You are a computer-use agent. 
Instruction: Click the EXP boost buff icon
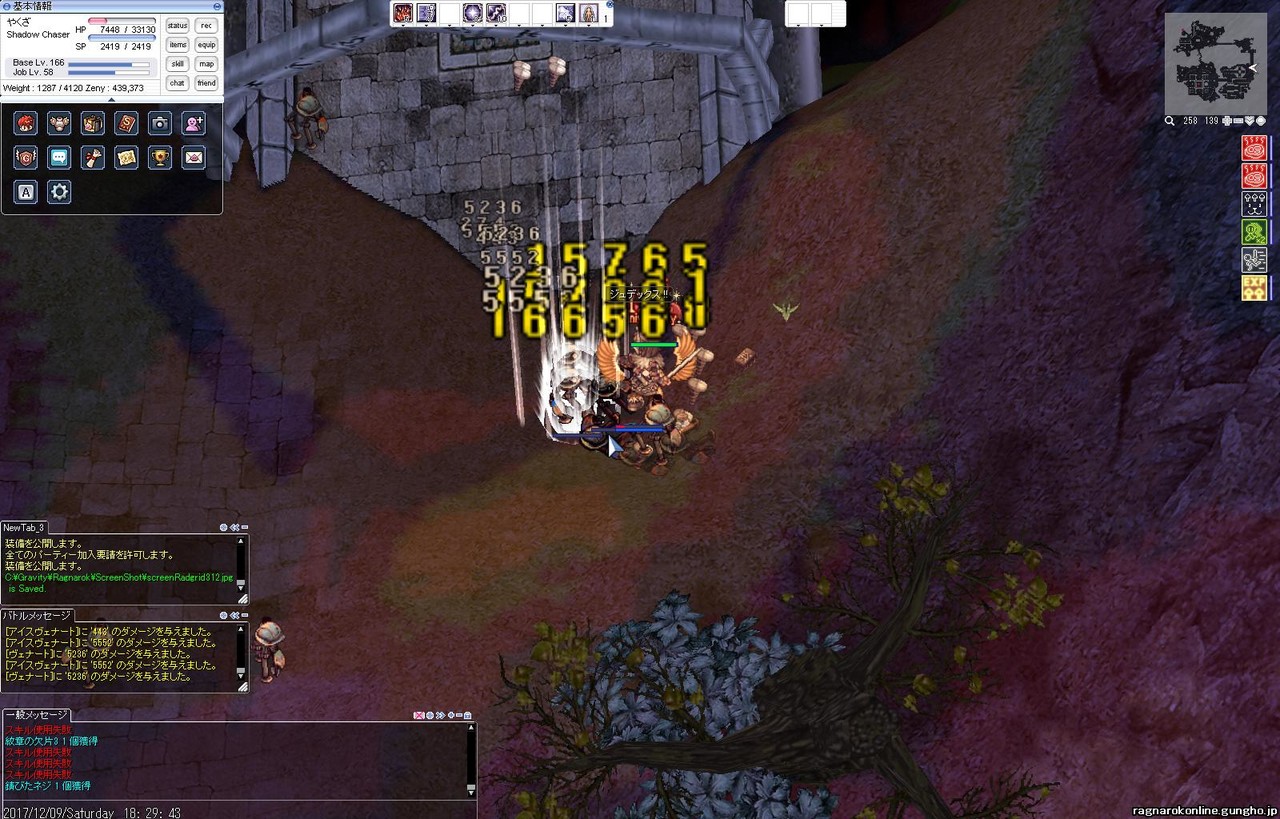point(1254,289)
